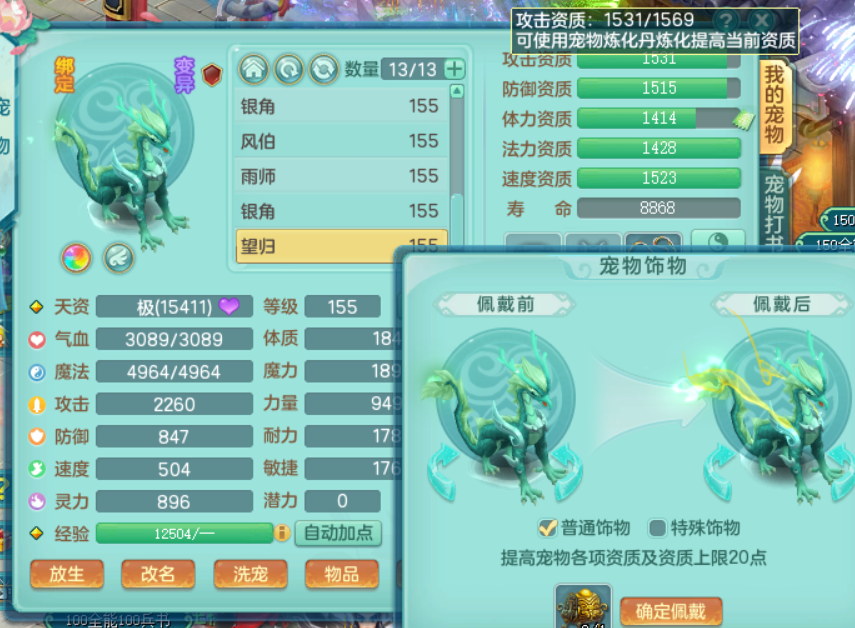Choose the highlighted 望归 pet row

click(x=338, y=245)
